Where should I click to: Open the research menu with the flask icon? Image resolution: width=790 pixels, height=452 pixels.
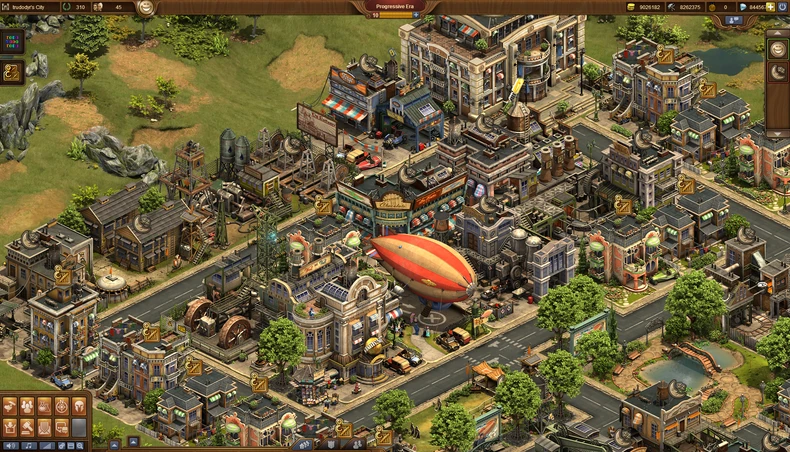tap(44, 406)
